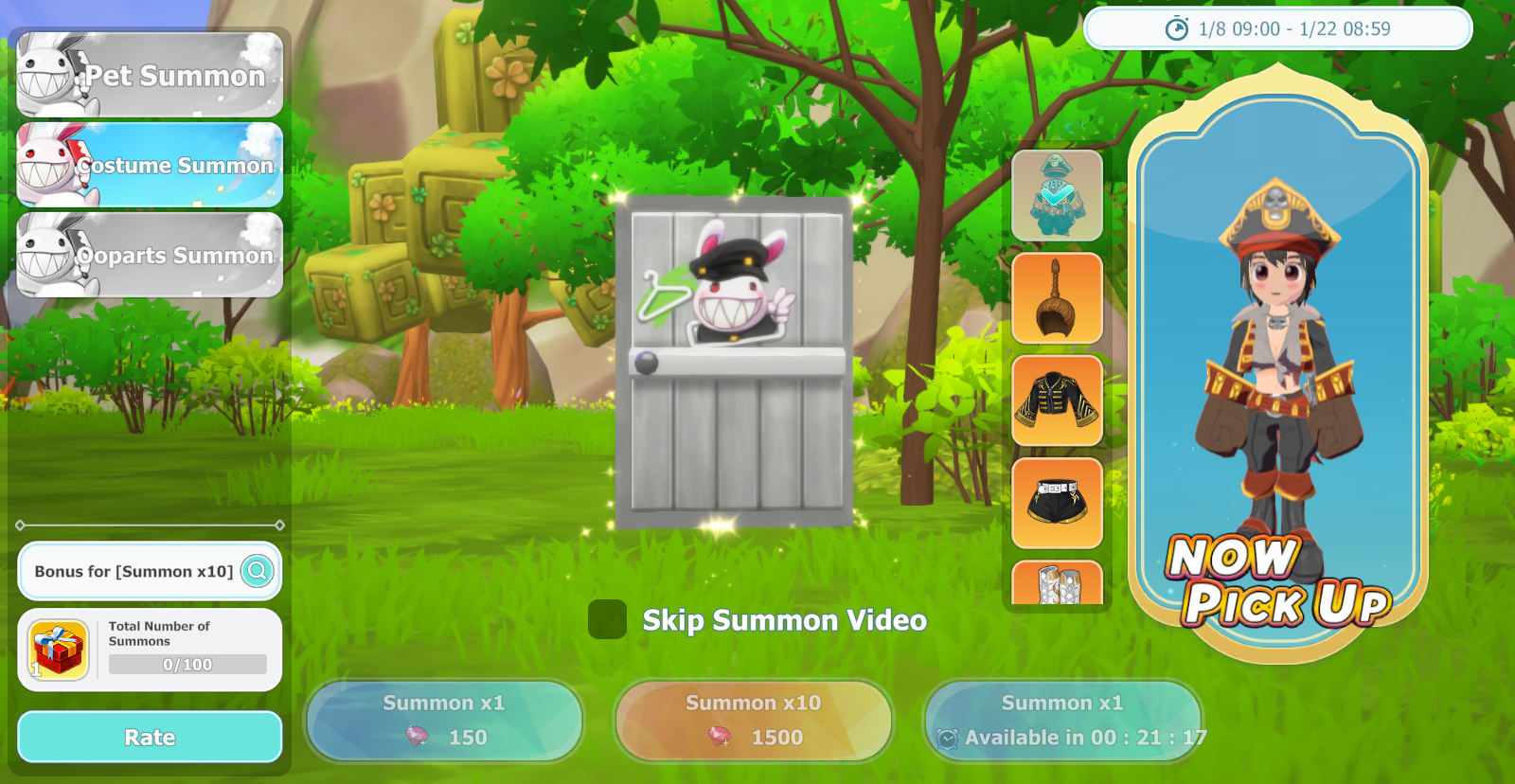Select the full pirate costume set thumbnail
The height and width of the screenshot is (784, 1515).
coord(1057,196)
